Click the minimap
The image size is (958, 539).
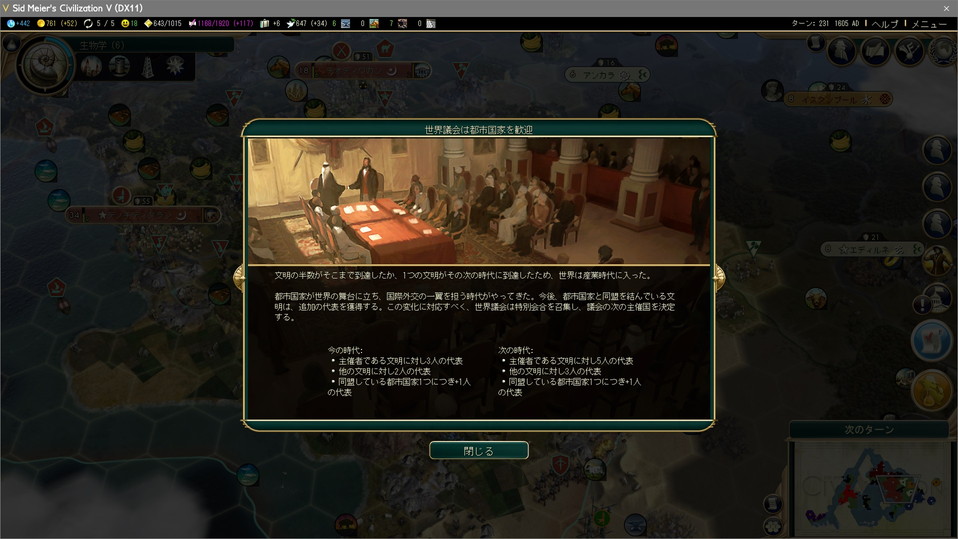click(x=872, y=487)
